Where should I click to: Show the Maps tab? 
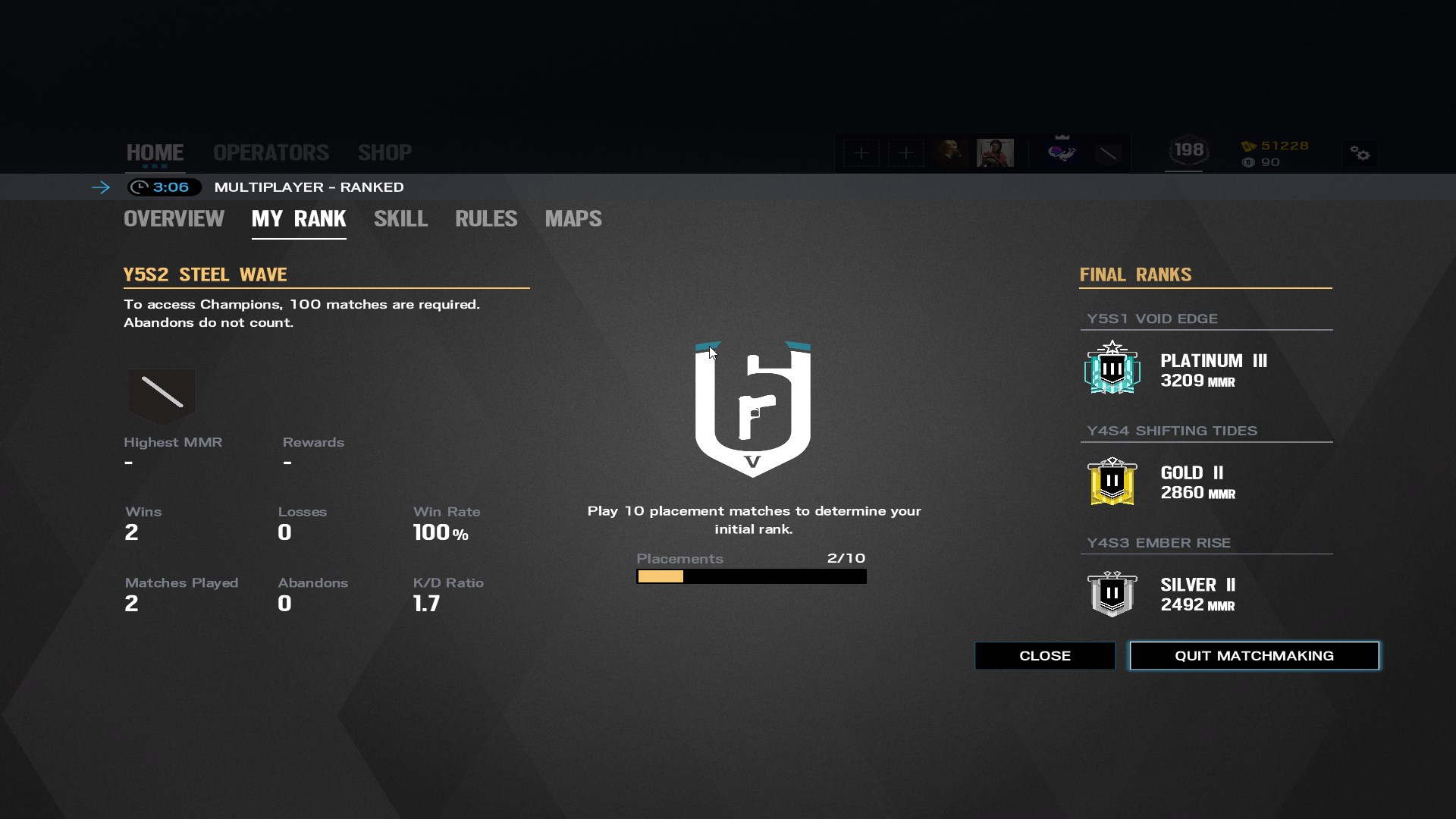573,219
